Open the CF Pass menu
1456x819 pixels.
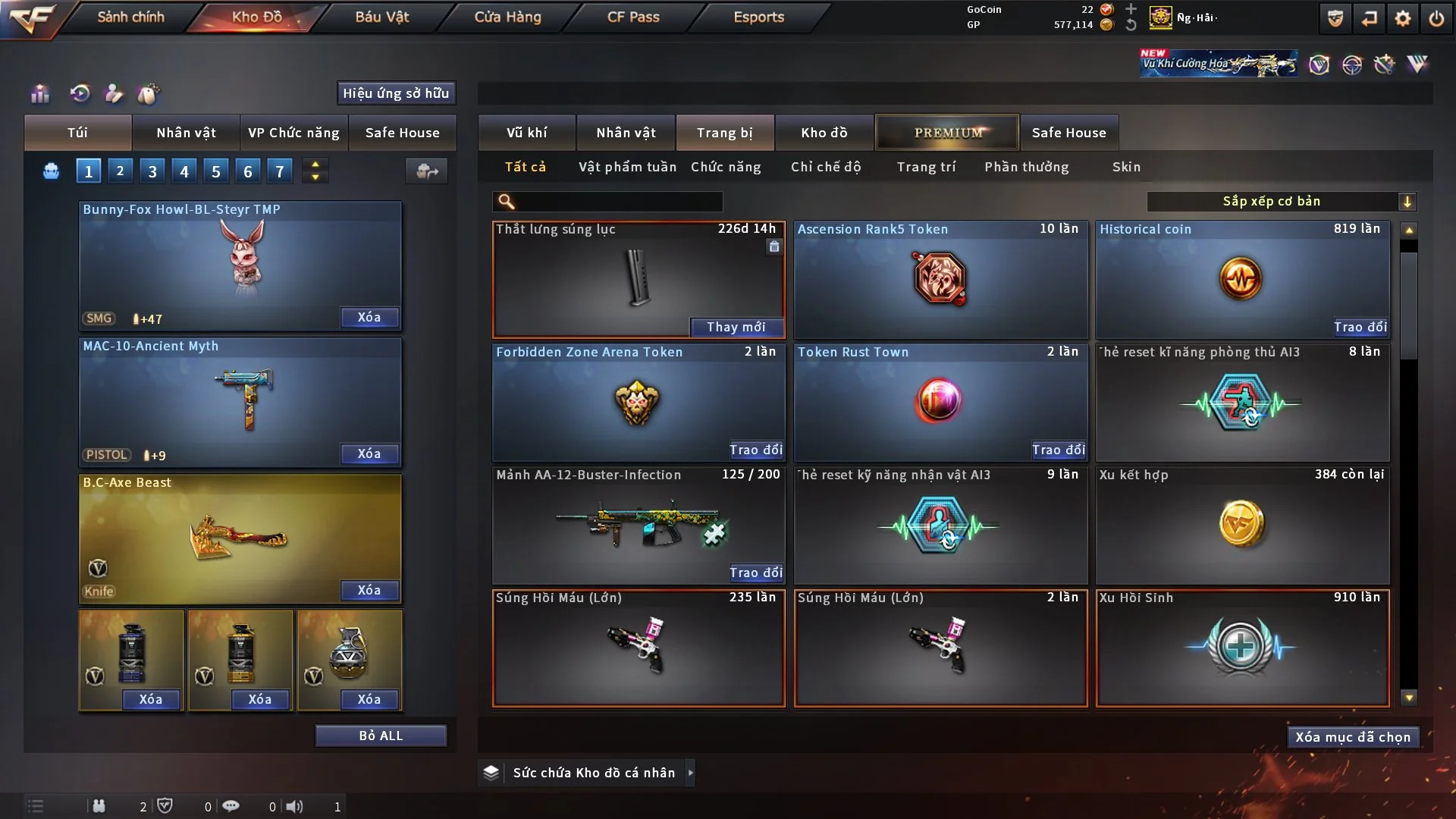[633, 17]
